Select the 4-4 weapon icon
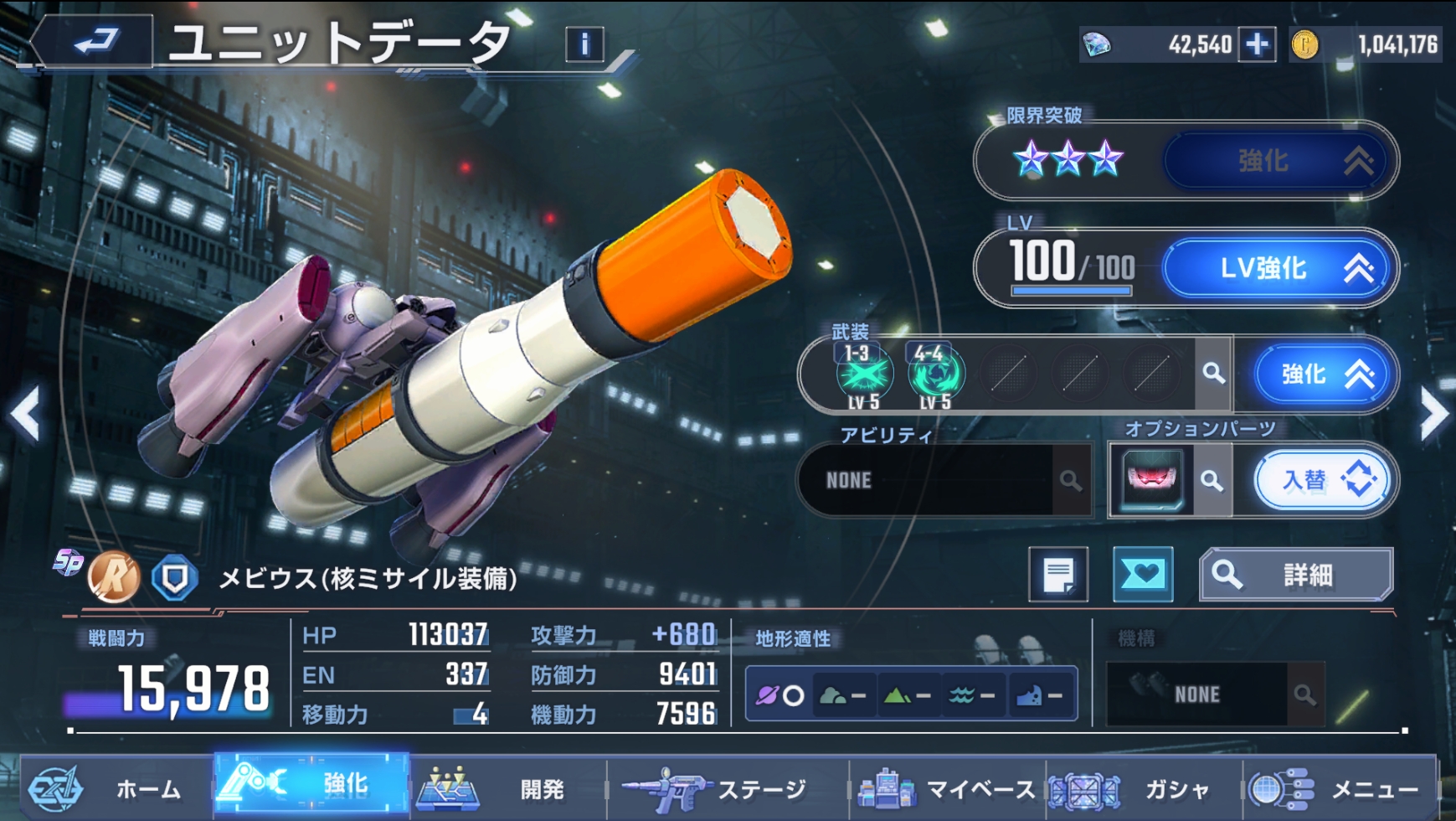This screenshot has height=821, width=1456. coord(934,374)
